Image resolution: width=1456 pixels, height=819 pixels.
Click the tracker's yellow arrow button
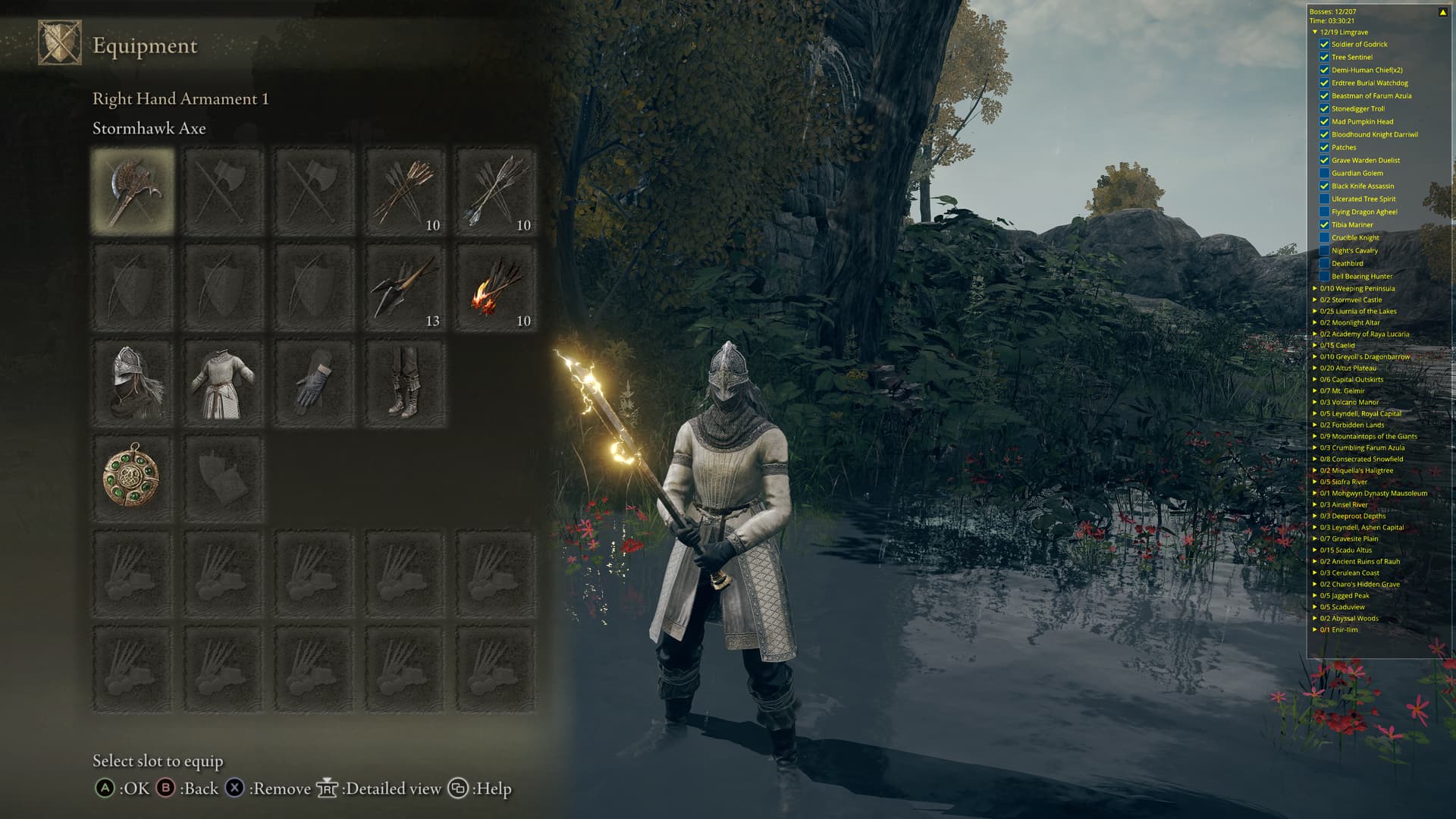click(1442, 12)
